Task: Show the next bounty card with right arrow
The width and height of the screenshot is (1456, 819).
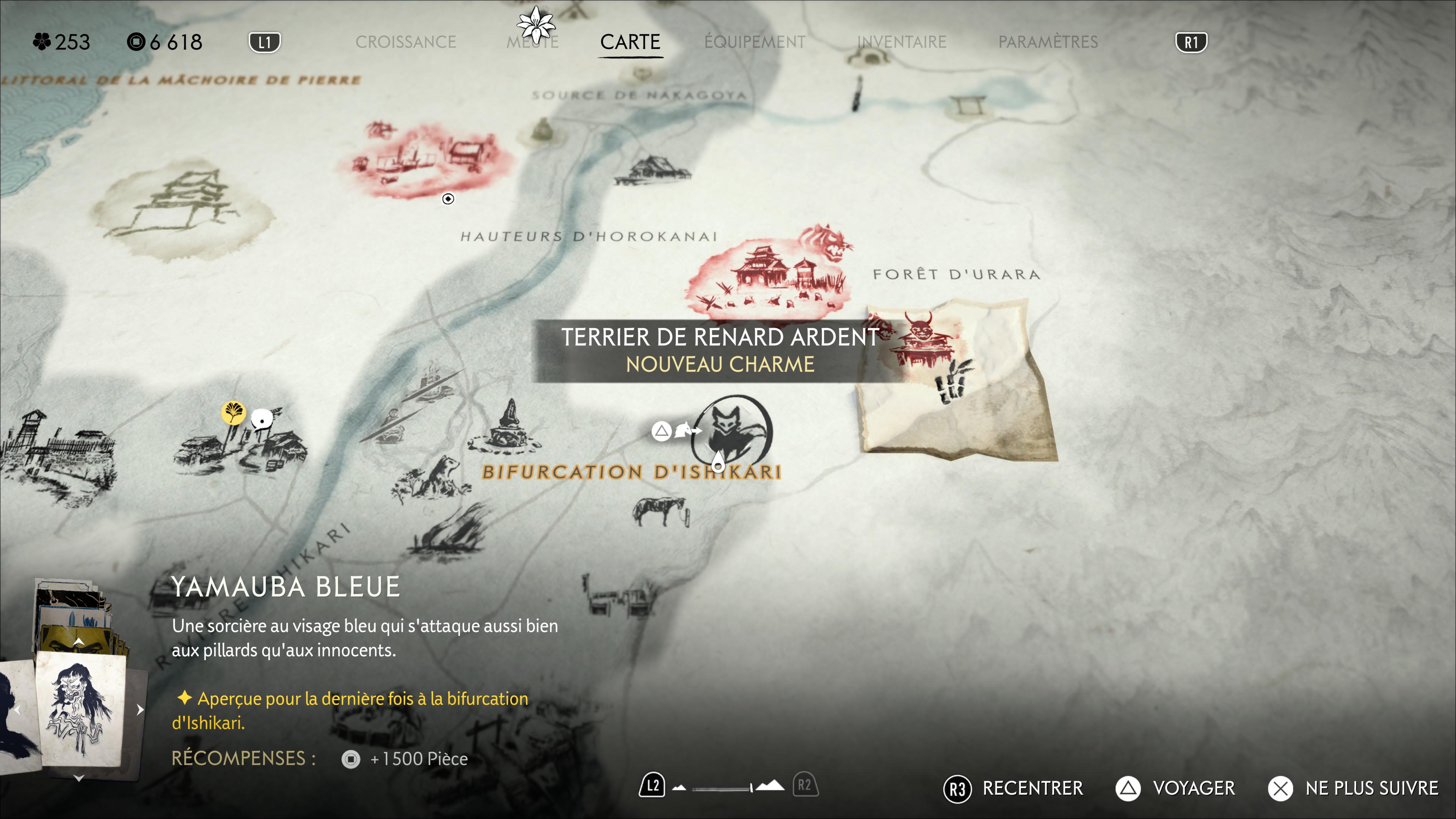Action: tap(140, 709)
